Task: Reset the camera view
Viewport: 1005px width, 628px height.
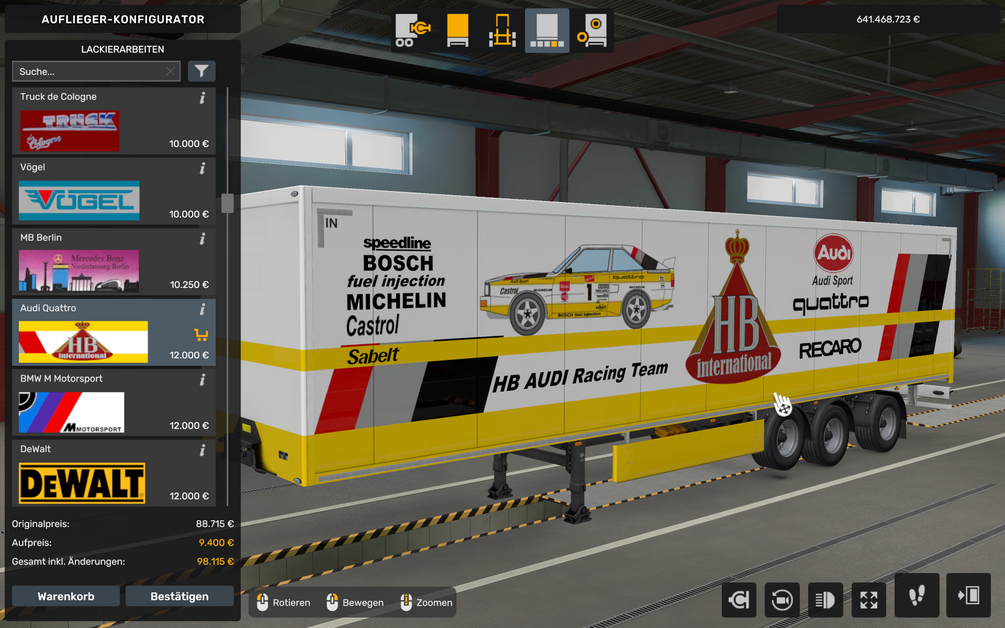Action: click(x=781, y=599)
